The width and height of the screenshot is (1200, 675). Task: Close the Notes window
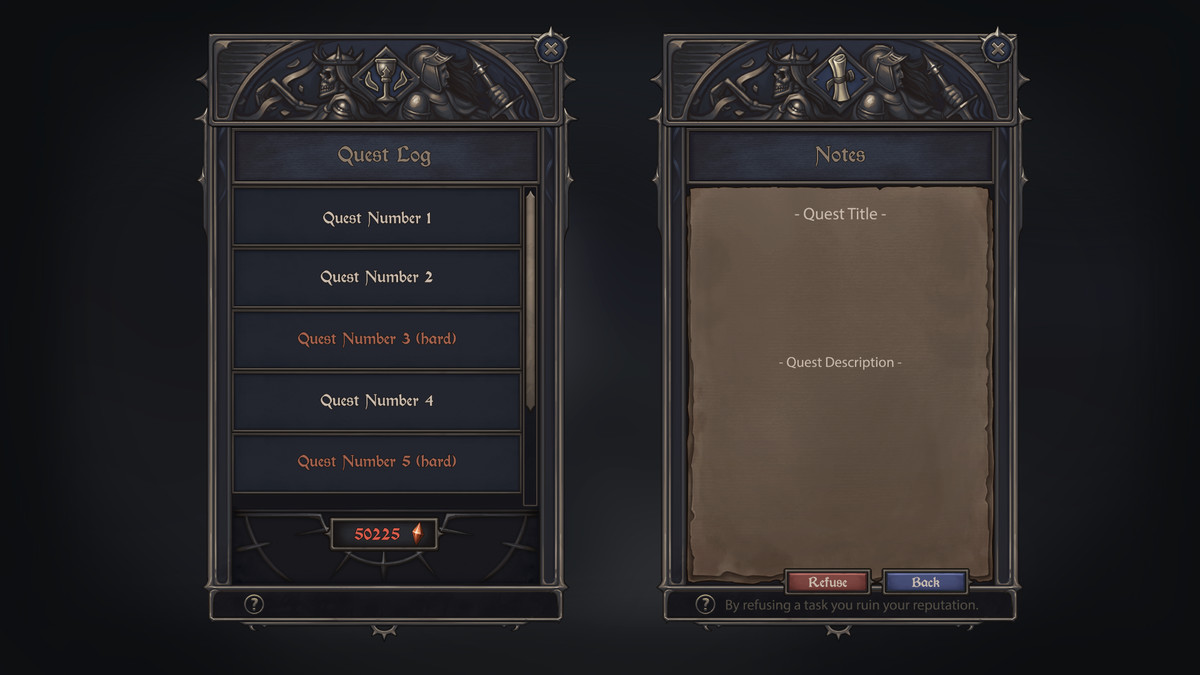point(997,47)
